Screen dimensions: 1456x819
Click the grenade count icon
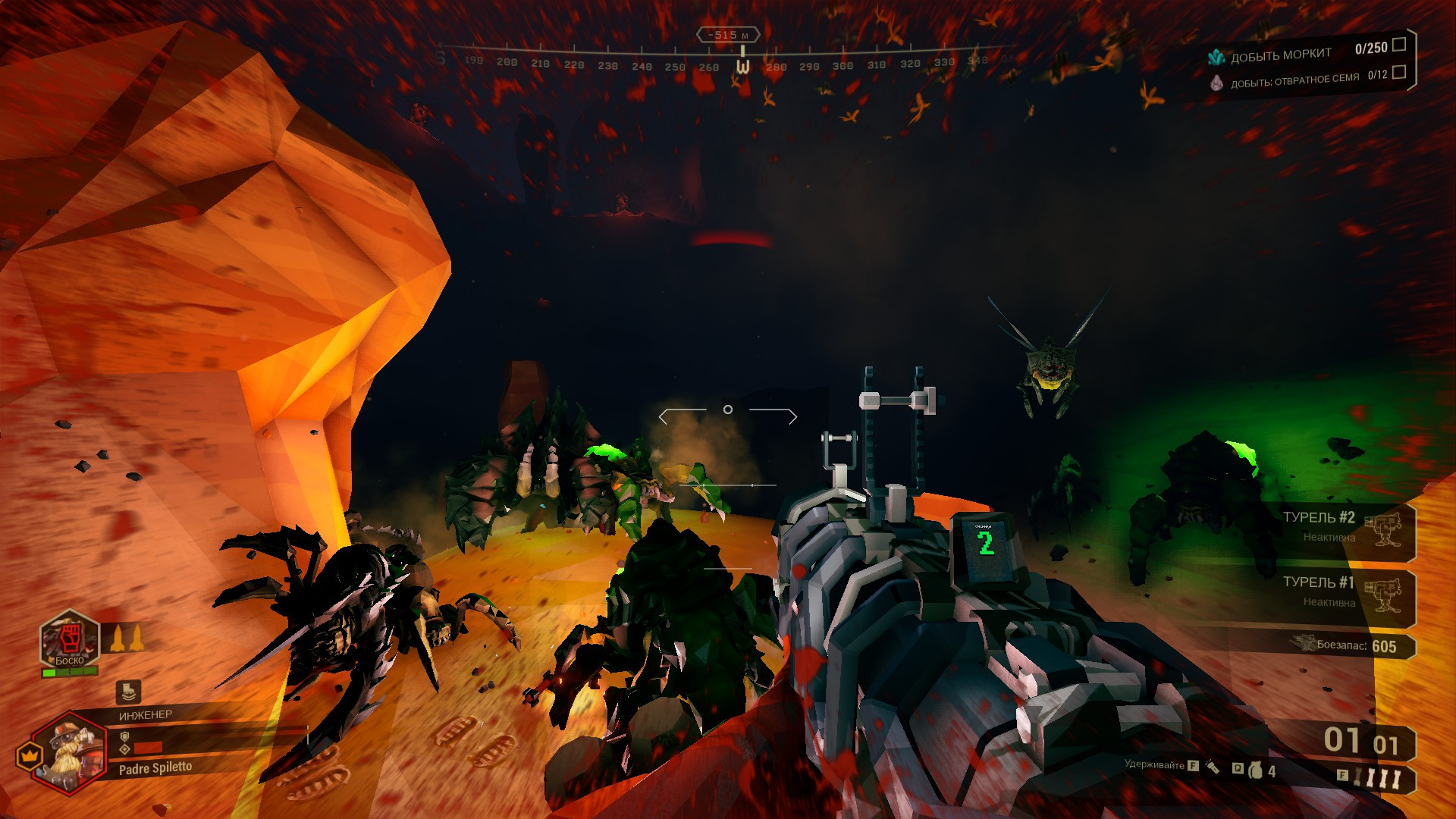point(1257,770)
